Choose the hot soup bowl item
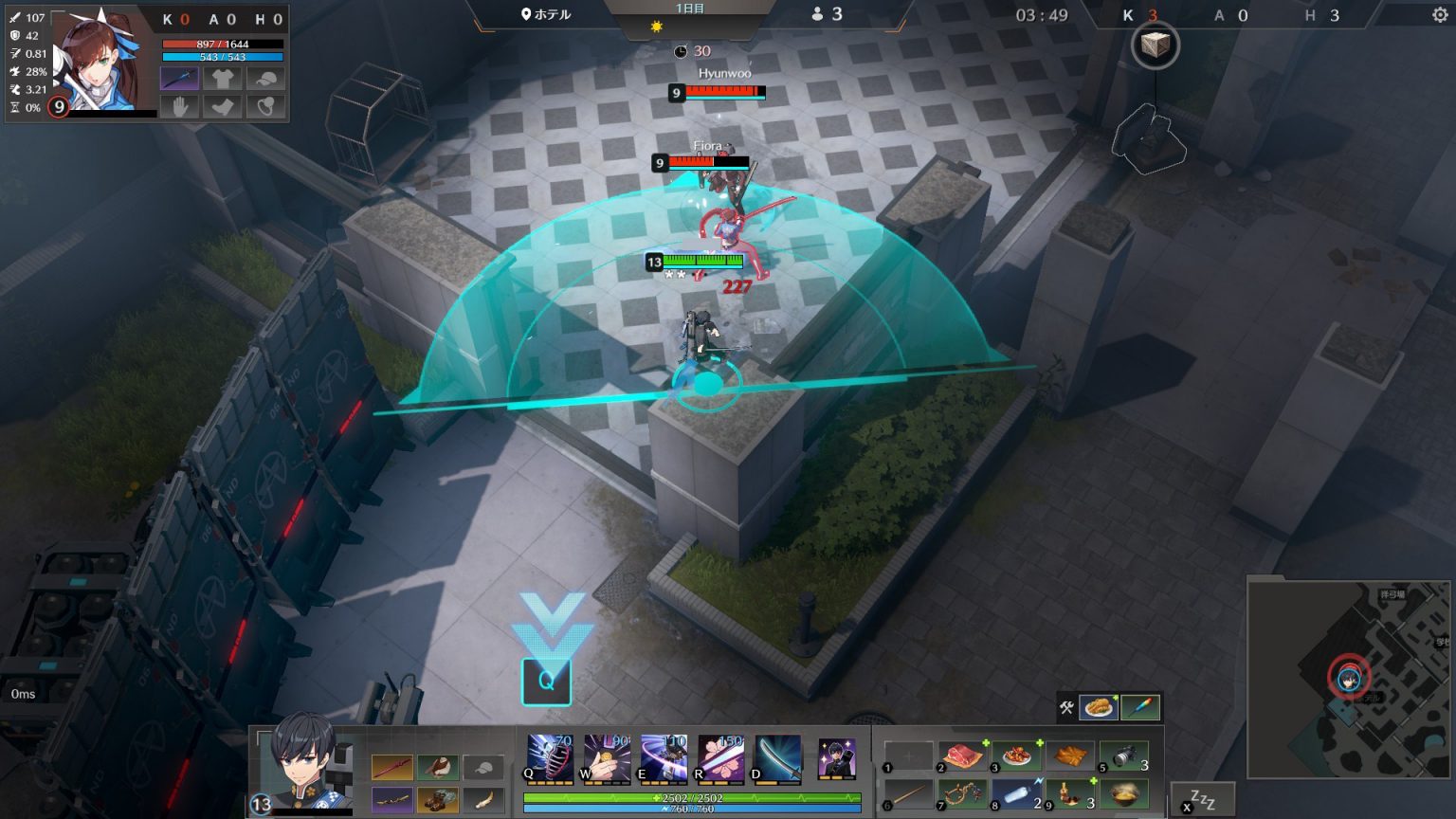The width and height of the screenshot is (1456, 819). coord(1124,793)
